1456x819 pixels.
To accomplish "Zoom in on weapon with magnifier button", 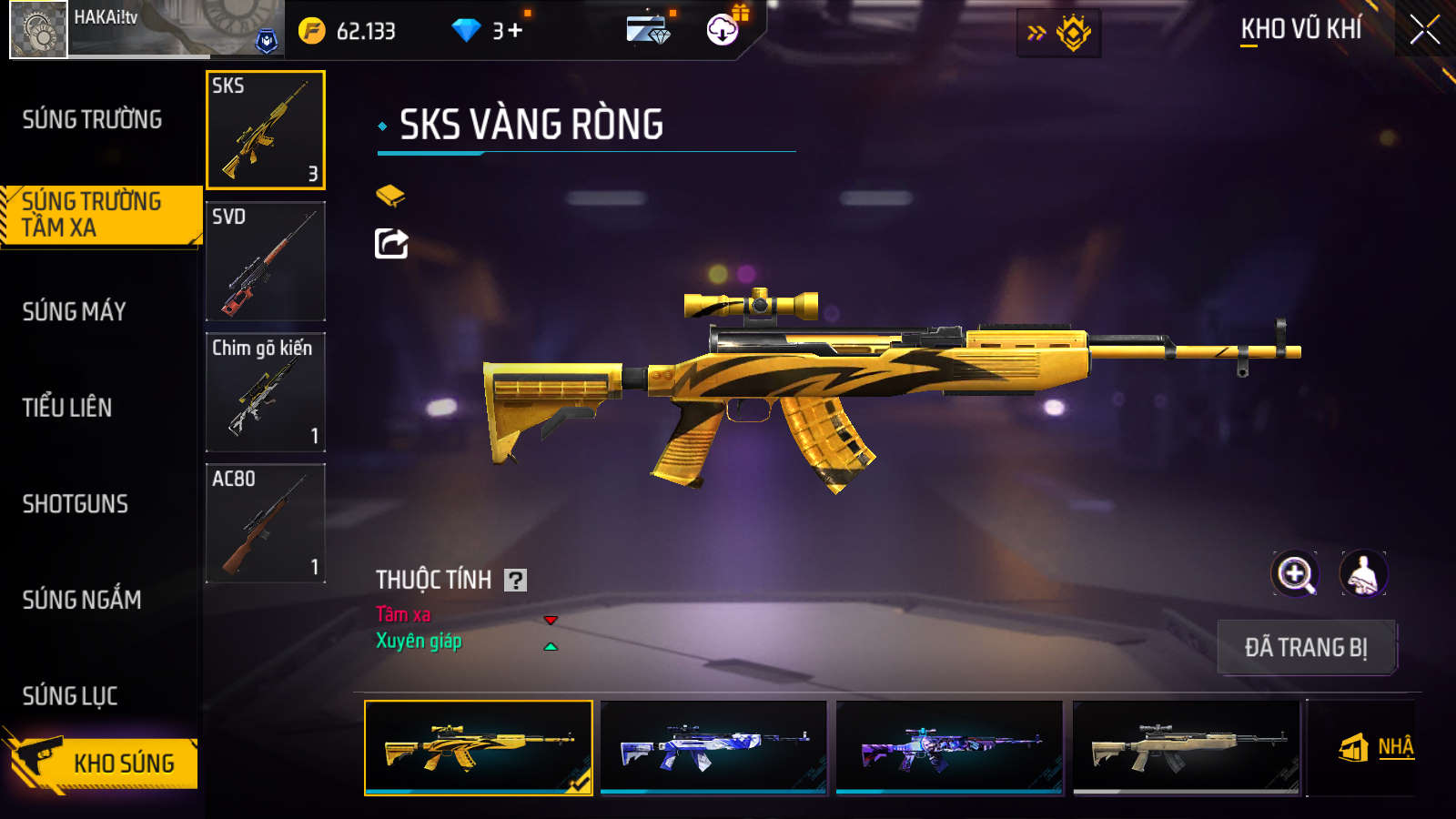I will [1295, 574].
